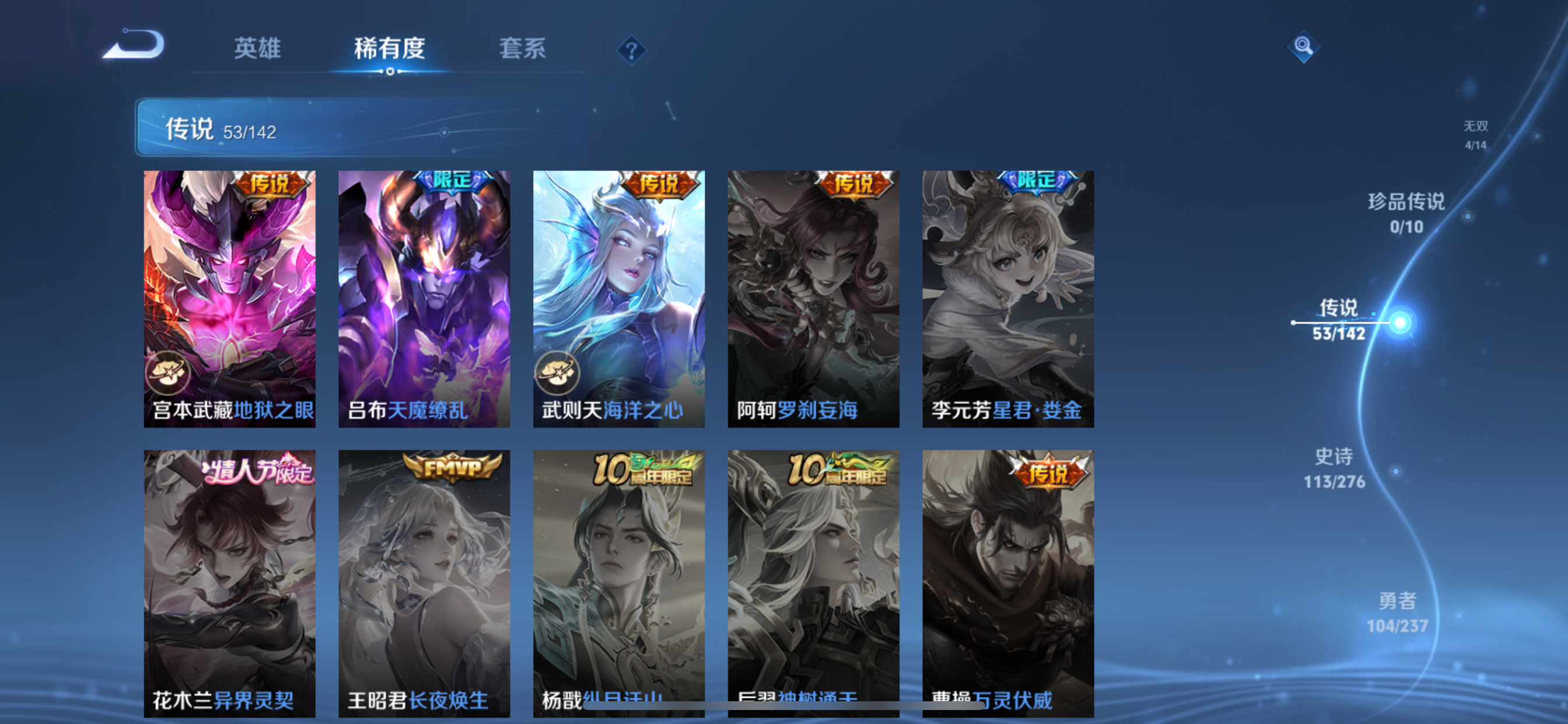Click the 限定 badge on 吕布 skin card

[x=452, y=182]
